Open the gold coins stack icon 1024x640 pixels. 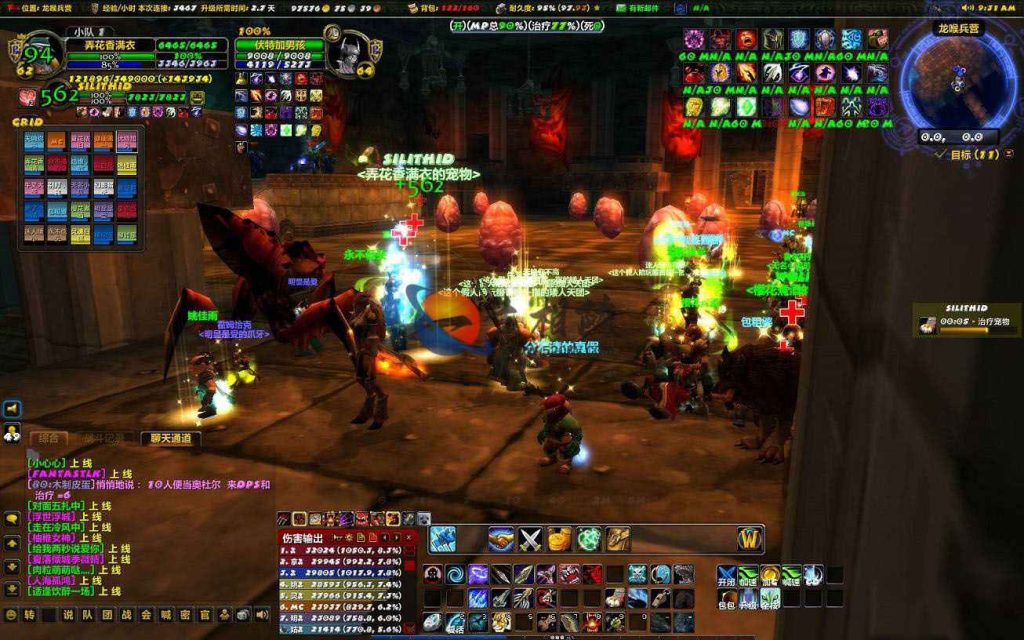[x=560, y=539]
